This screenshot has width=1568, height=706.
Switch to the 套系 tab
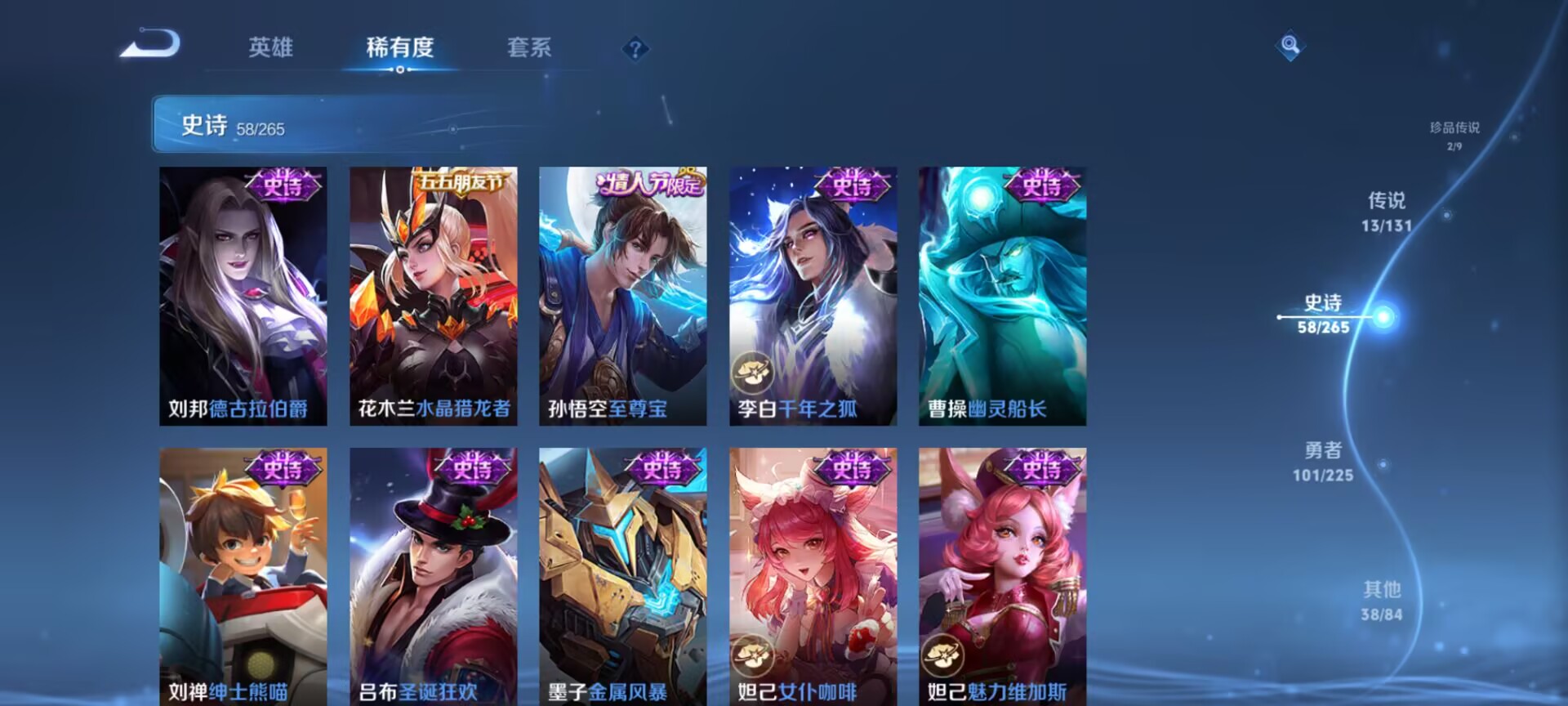click(x=528, y=49)
